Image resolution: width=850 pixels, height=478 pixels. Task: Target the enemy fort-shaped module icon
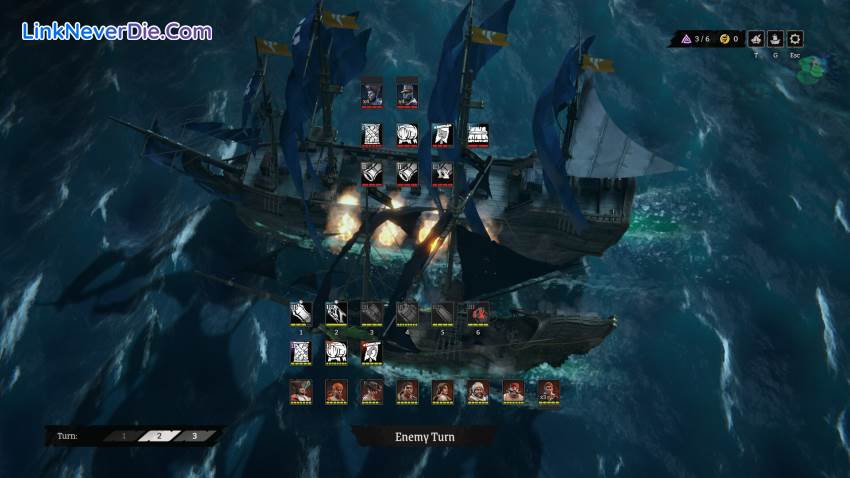click(x=478, y=135)
